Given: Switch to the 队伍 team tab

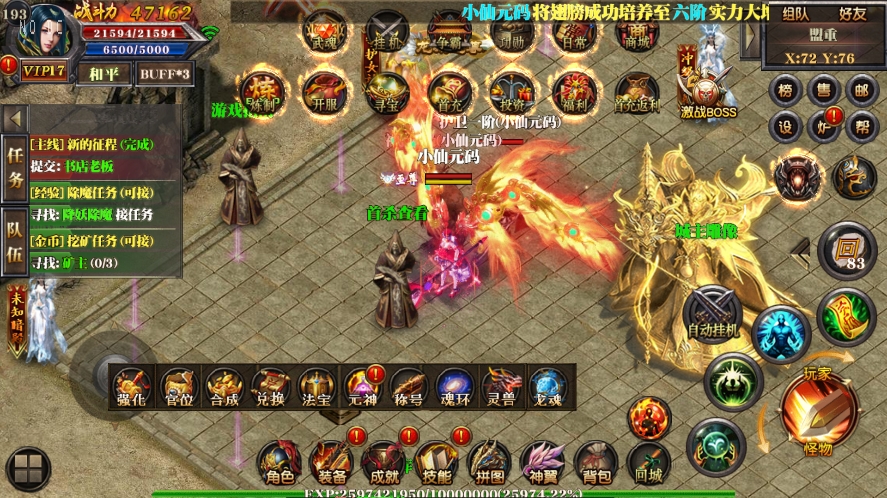Looking at the screenshot, I should (16, 238).
